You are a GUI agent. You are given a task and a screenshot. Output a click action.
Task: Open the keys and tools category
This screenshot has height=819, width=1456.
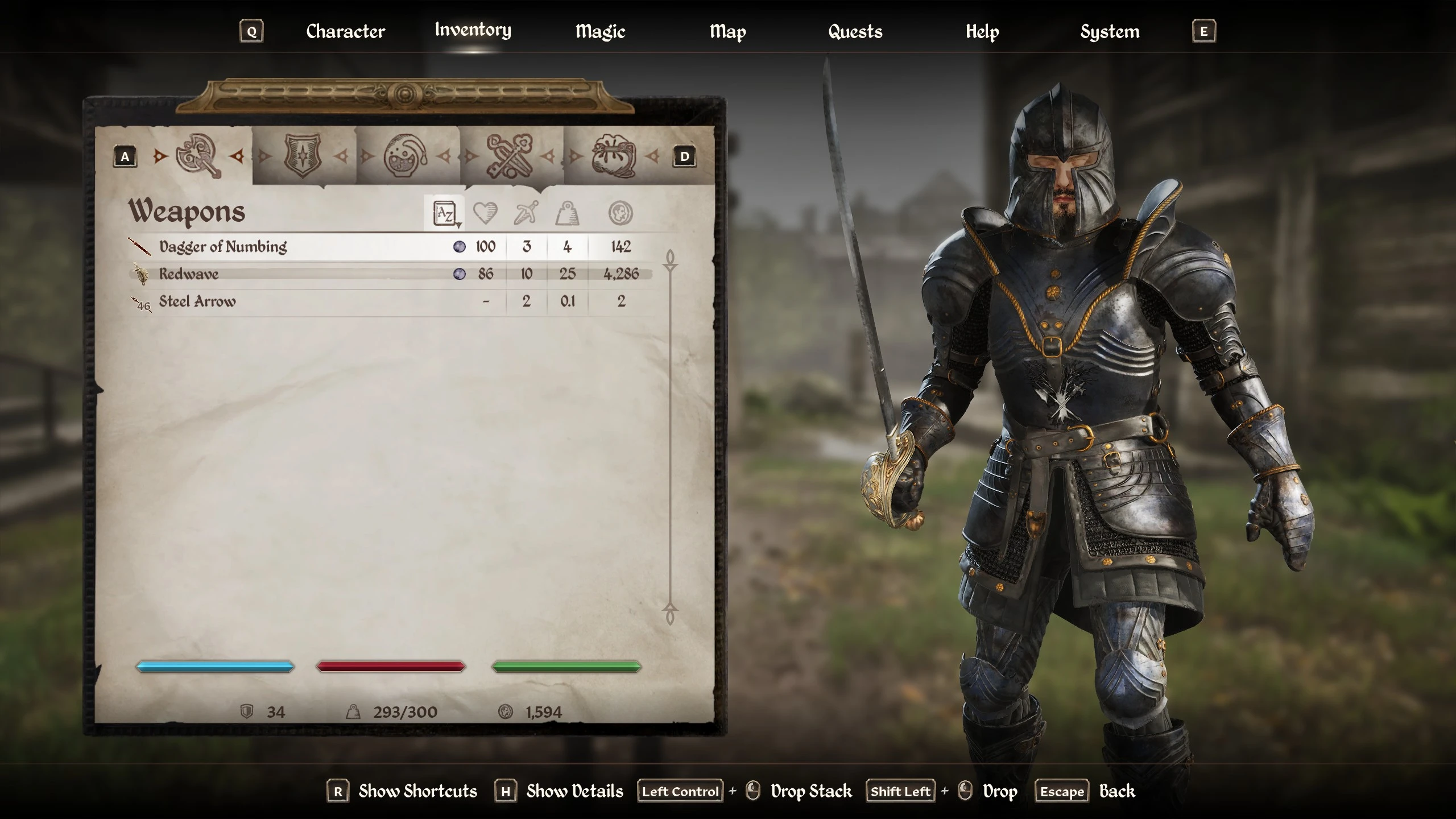(x=510, y=156)
